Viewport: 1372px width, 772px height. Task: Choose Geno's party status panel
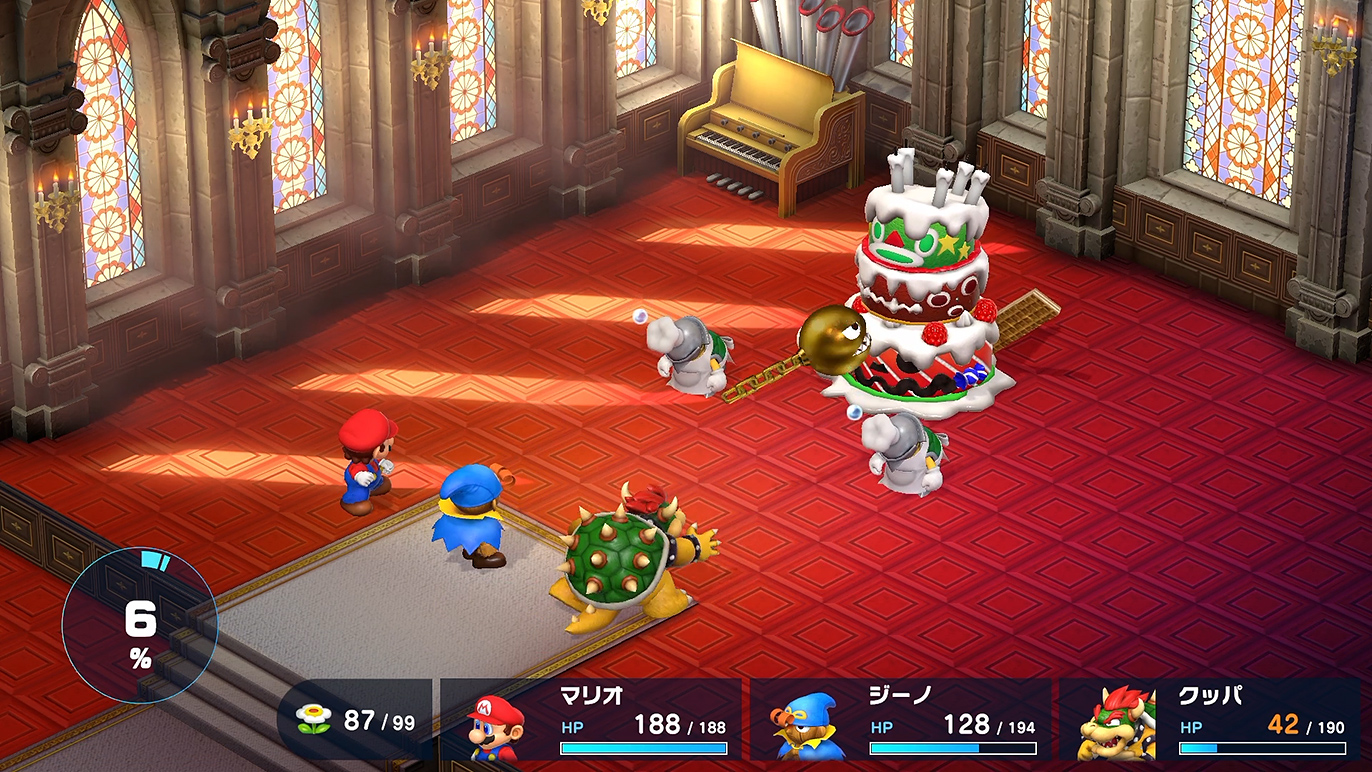tap(900, 720)
